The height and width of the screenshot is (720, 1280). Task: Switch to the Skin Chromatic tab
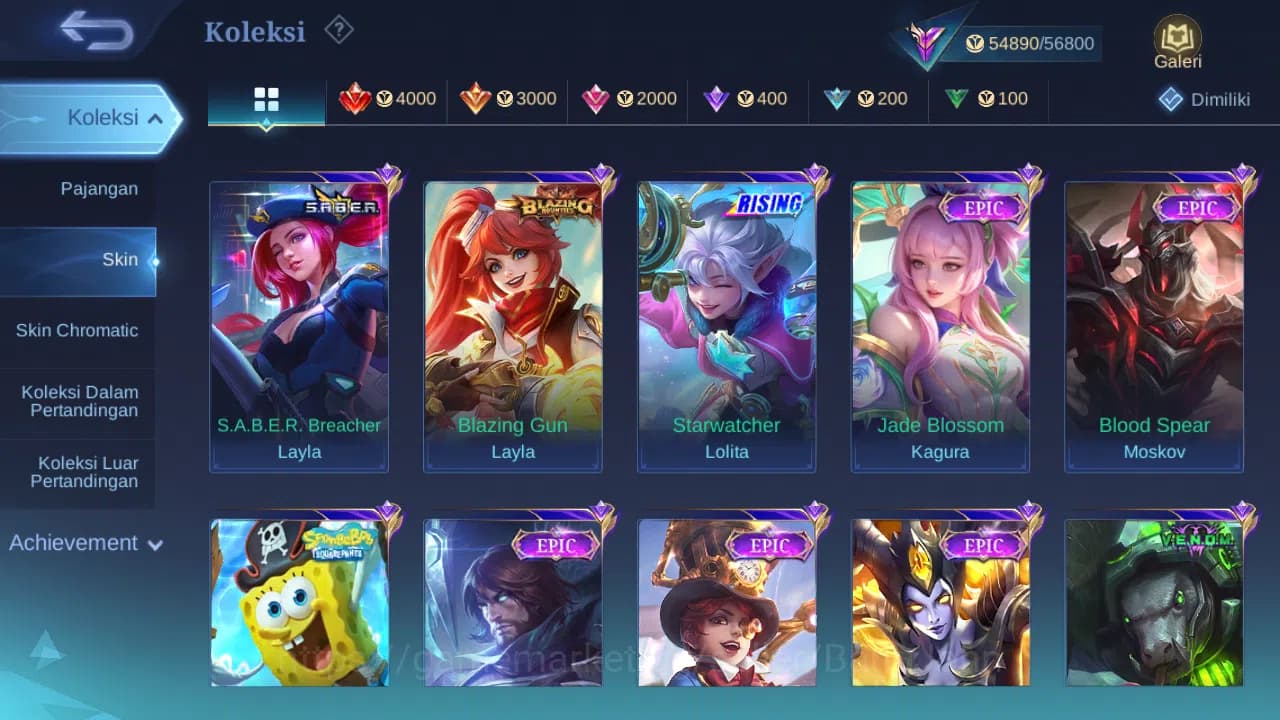tap(78, 330)
